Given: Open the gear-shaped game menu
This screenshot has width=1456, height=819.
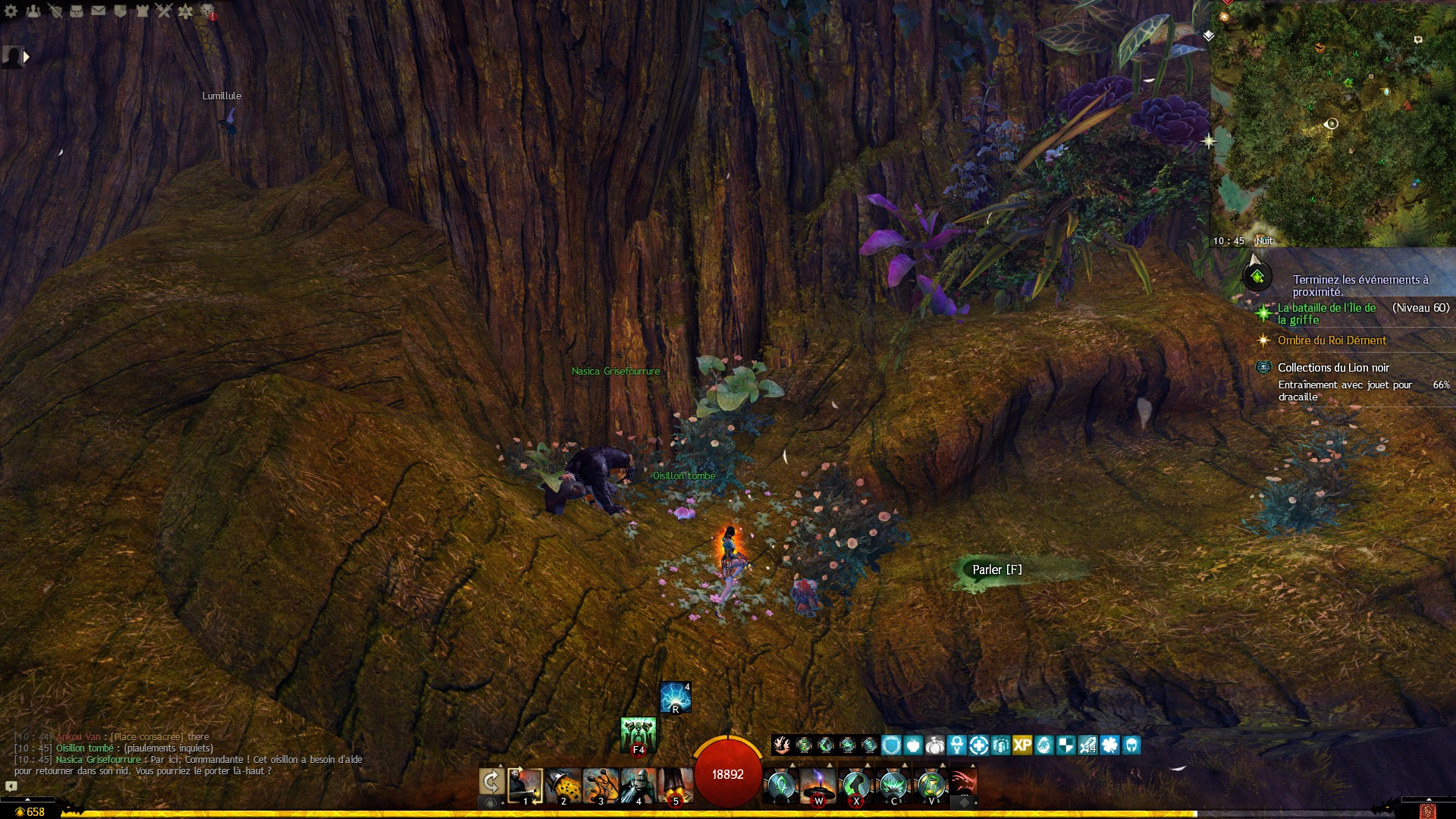Looking at the screenshot, I should pyautogui.click(x=11, y=11).
